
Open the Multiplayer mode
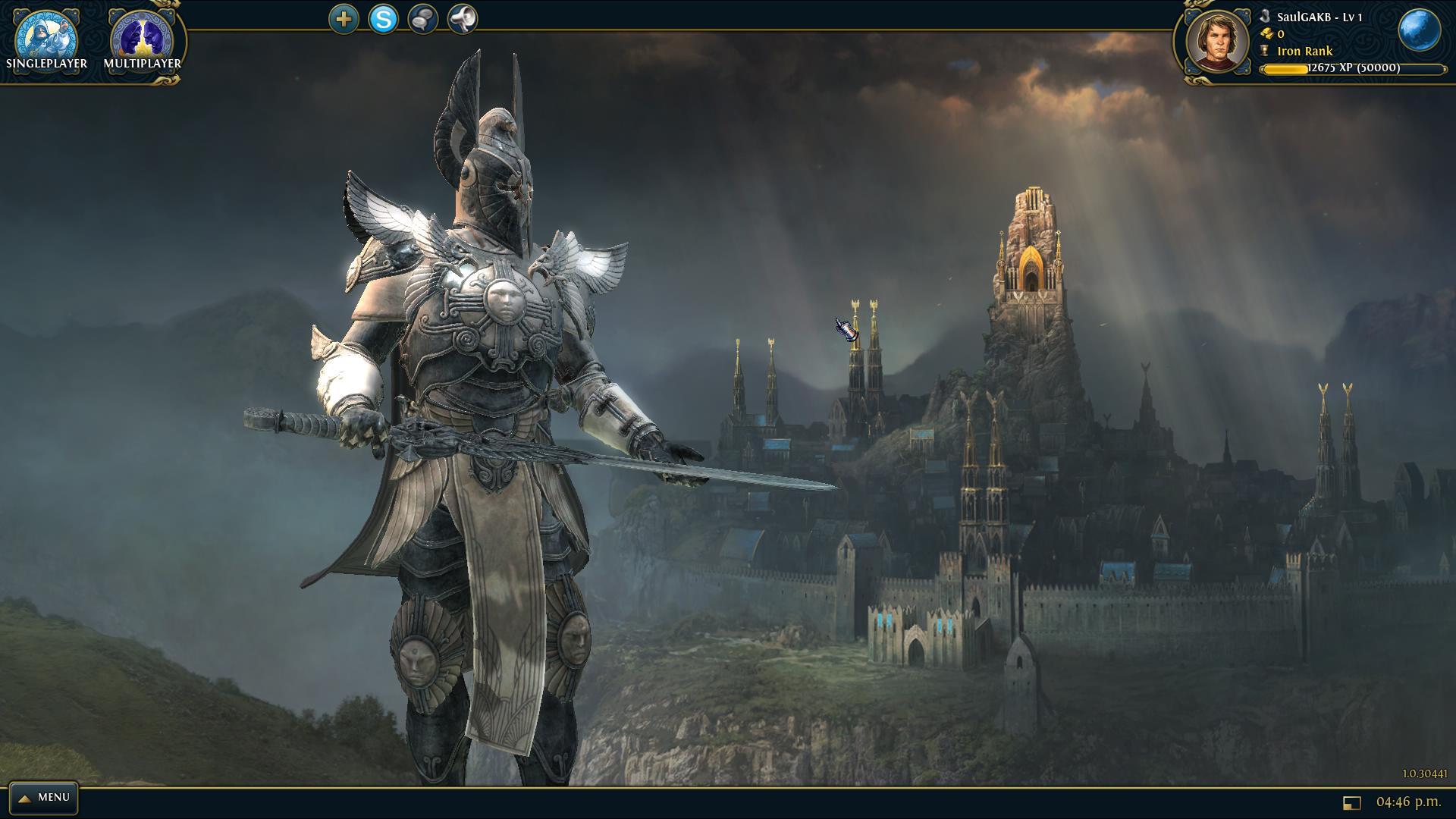143,41
